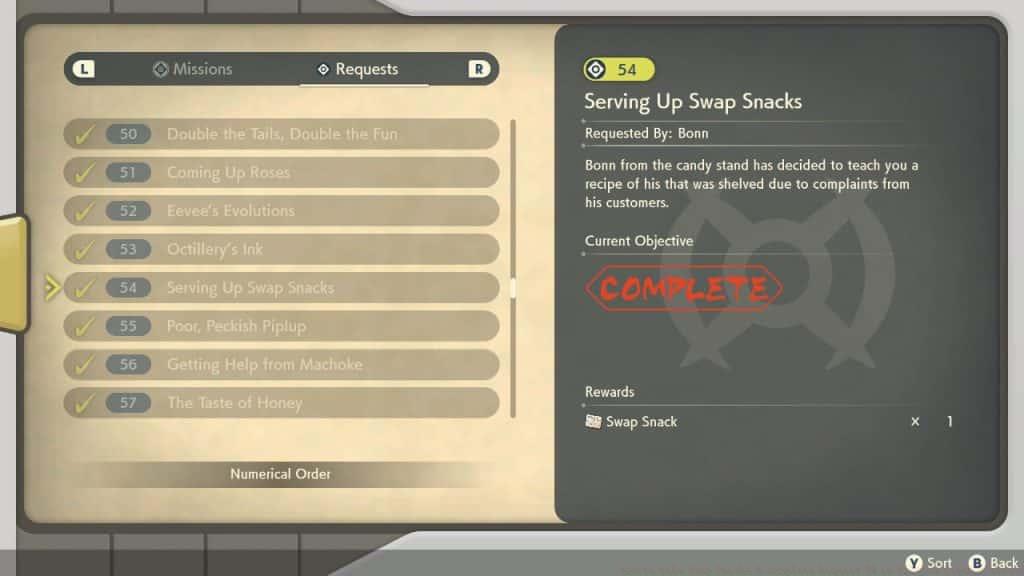
Task: View the Octillery's Ink request
Action: 281,249
